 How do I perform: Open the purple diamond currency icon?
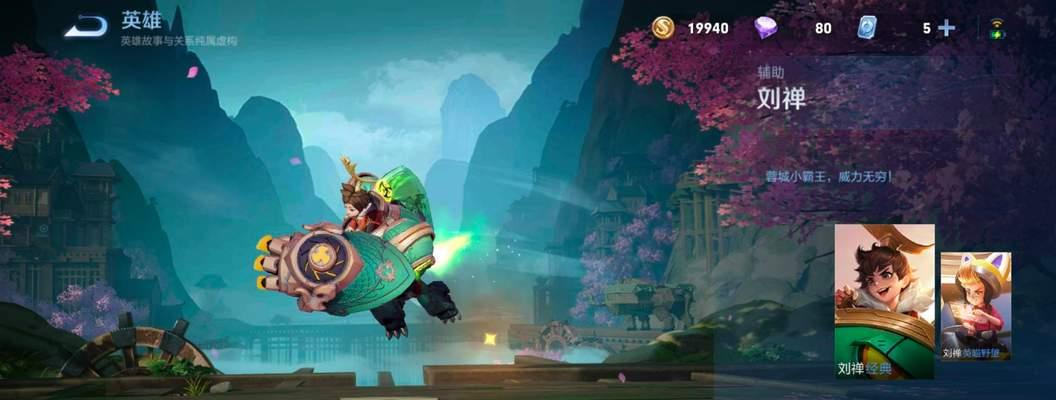(766, 28)
